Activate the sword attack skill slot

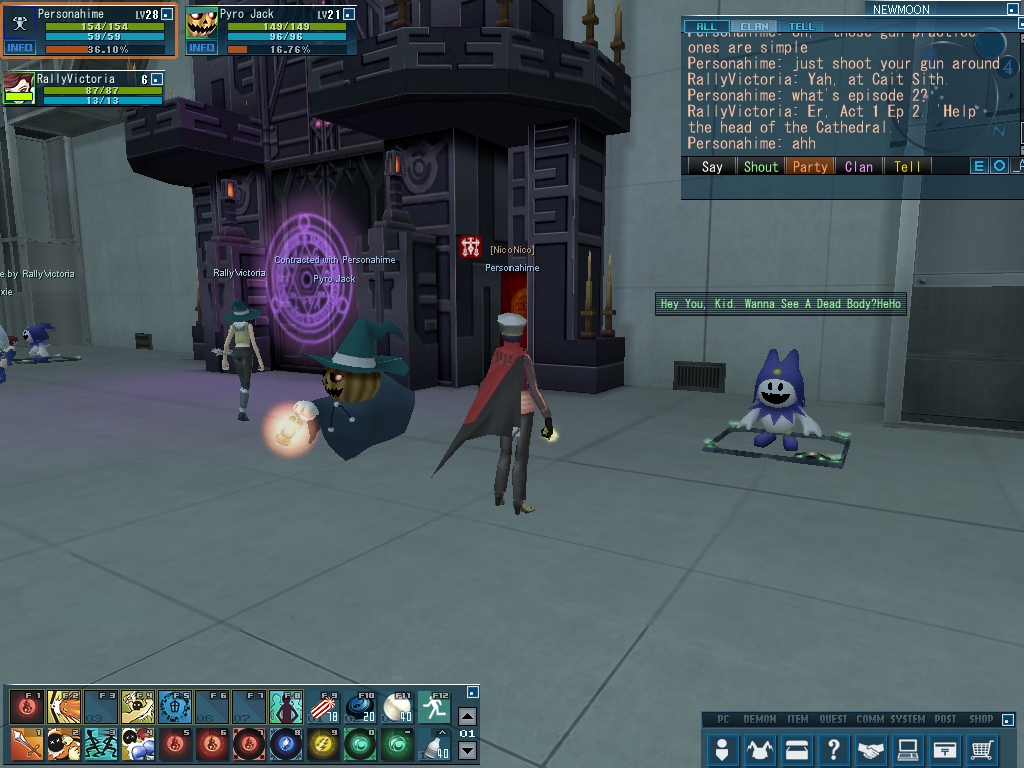pyautogui.click(x=27, y=744)
